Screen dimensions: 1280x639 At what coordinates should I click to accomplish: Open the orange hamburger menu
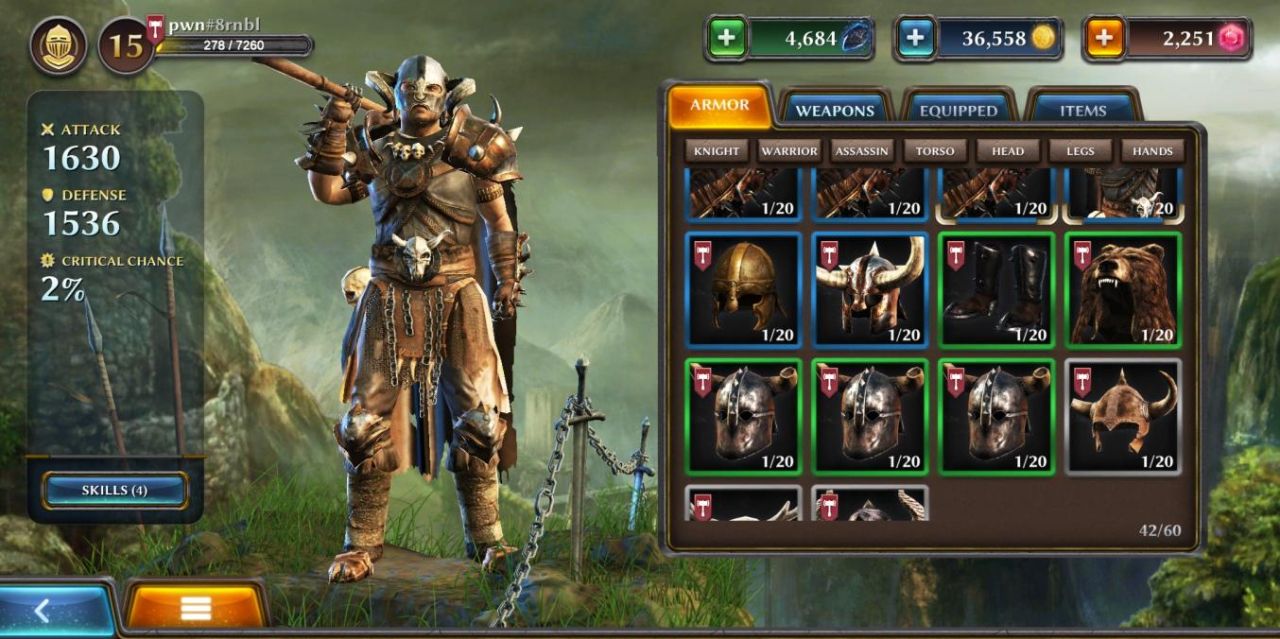coord(195,608)
